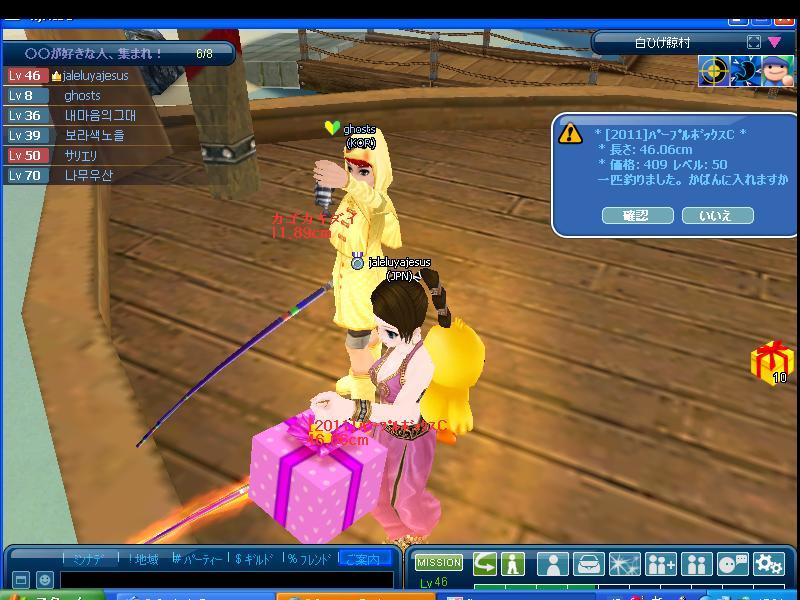
Task: Confirm keeping the fish with 確認
Action: [x=636, y=215]
